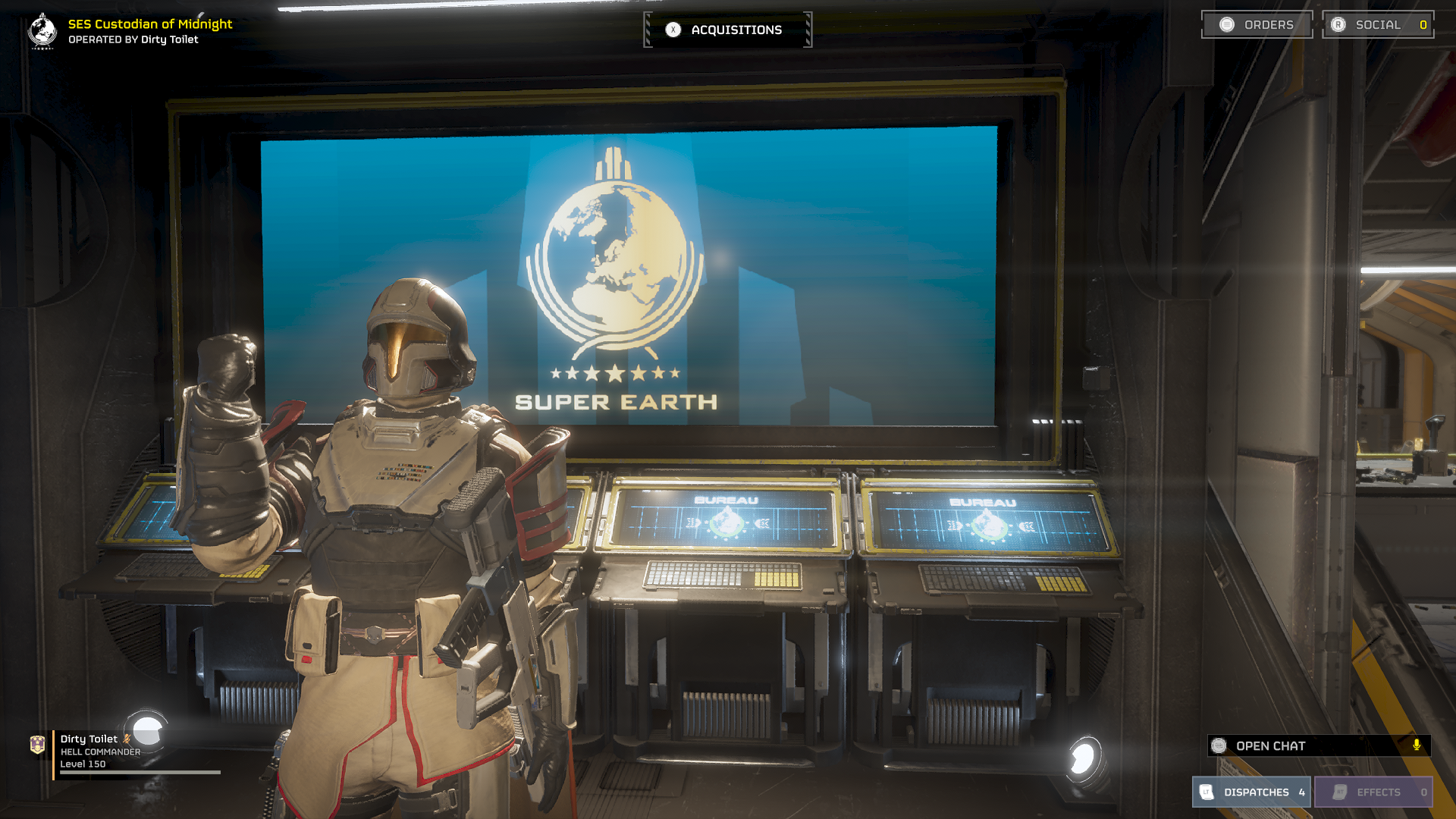Show the Social menu

click(x=1378, y=25)
